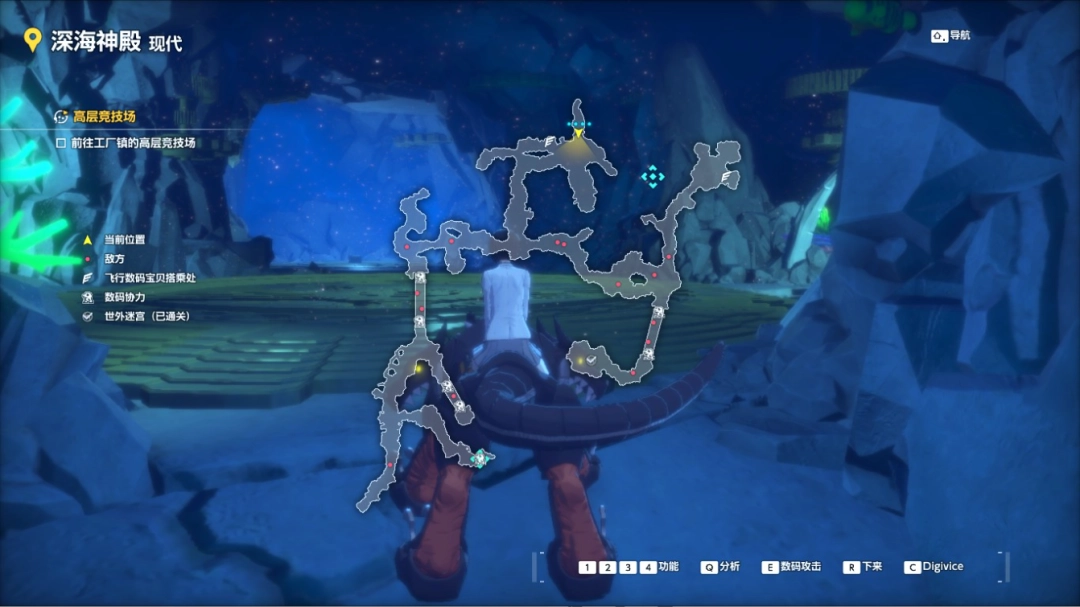Pick the 数码协力 legend entry
This screenshot has height=607, width=1080.
124,297
